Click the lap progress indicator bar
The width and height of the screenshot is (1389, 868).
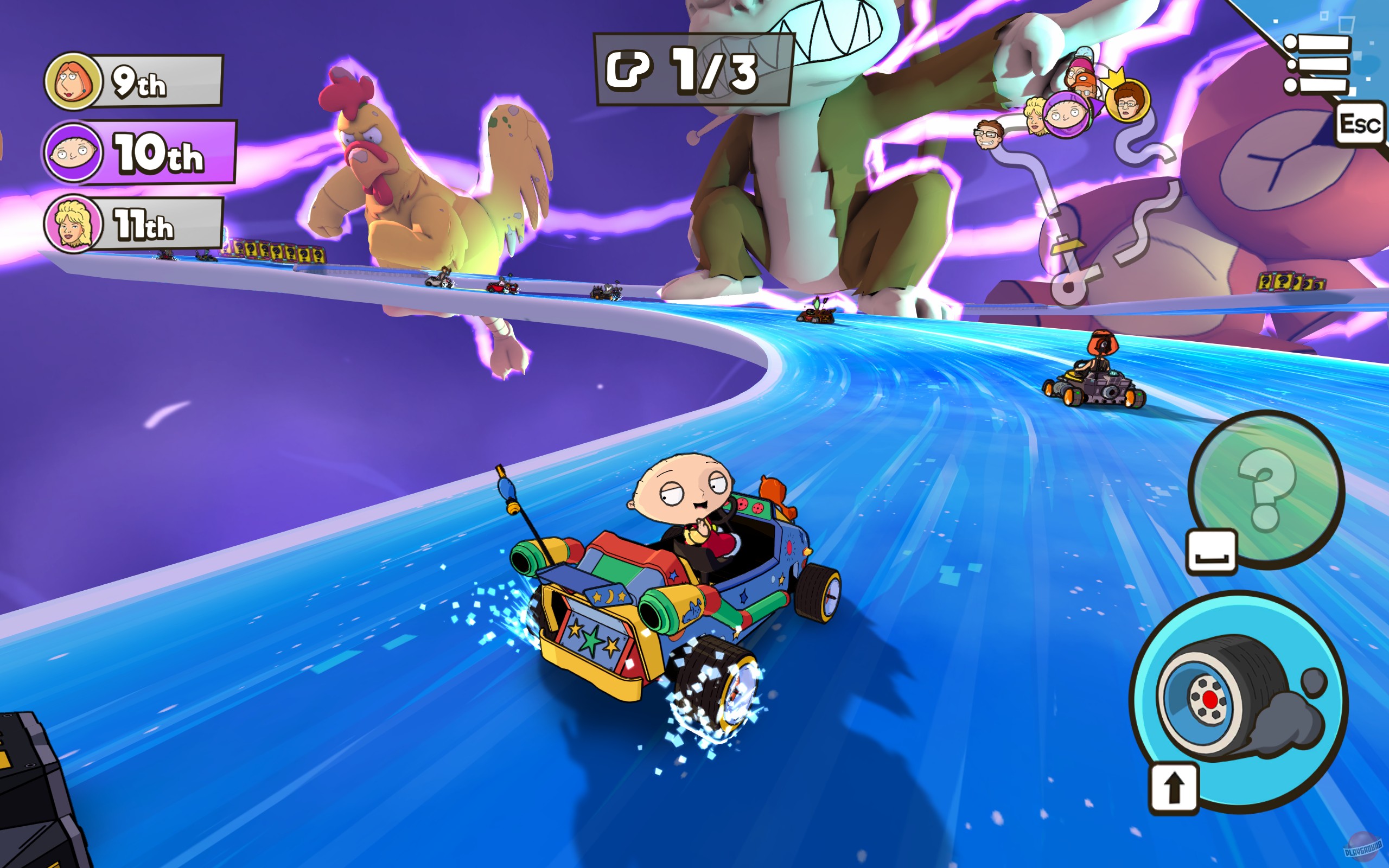pos(686,68)
